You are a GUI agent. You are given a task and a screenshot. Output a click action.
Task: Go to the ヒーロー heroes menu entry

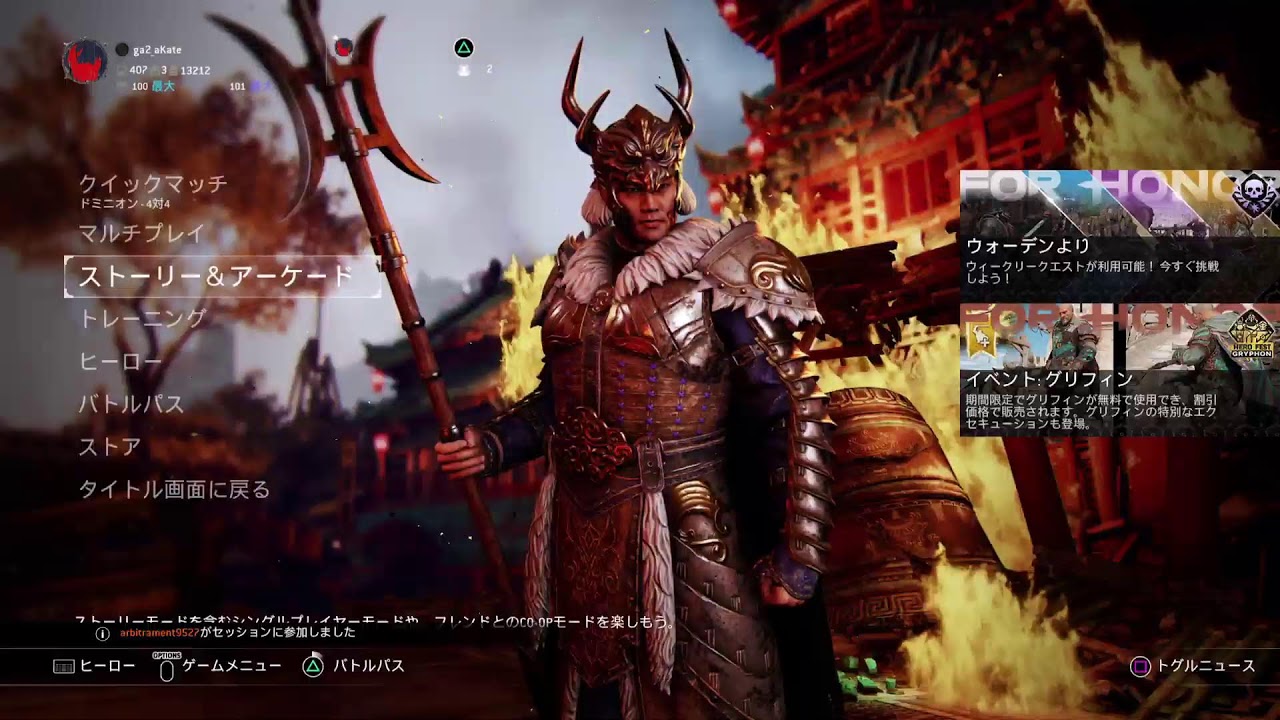pyautogui.click(x=118, y=362)
